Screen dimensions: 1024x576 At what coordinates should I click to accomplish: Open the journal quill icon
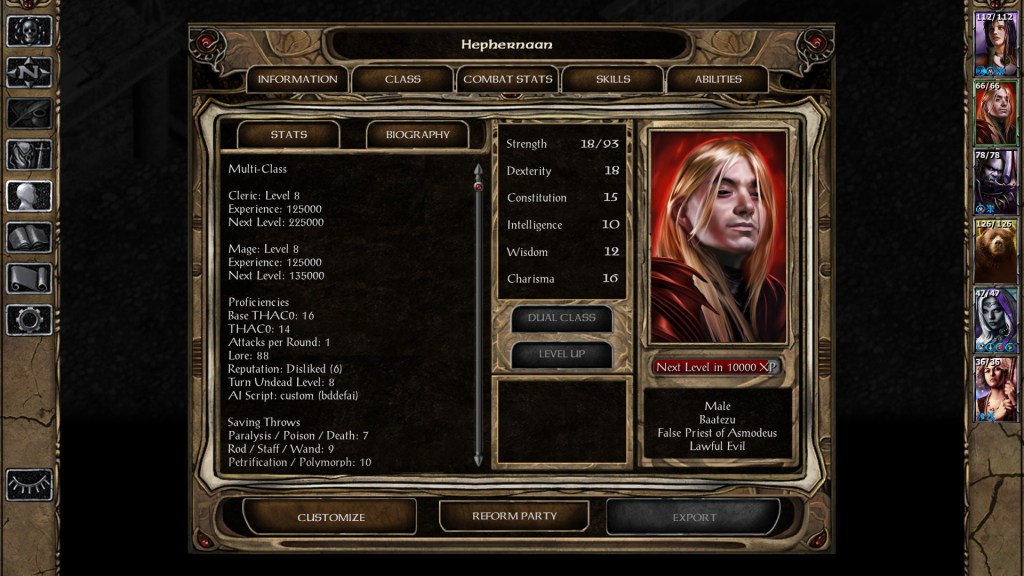click(29, 113)
